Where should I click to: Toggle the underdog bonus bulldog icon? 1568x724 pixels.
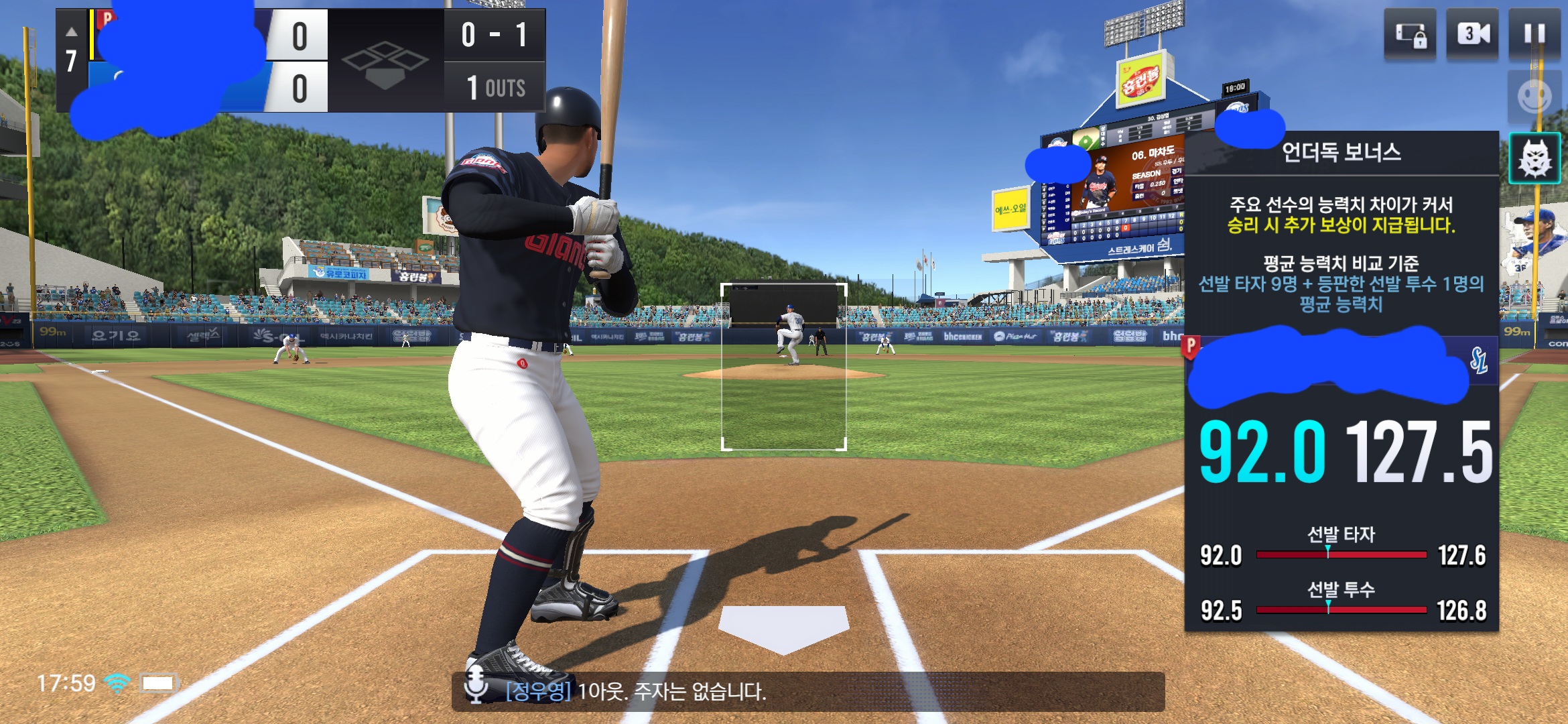[1534, 158]
